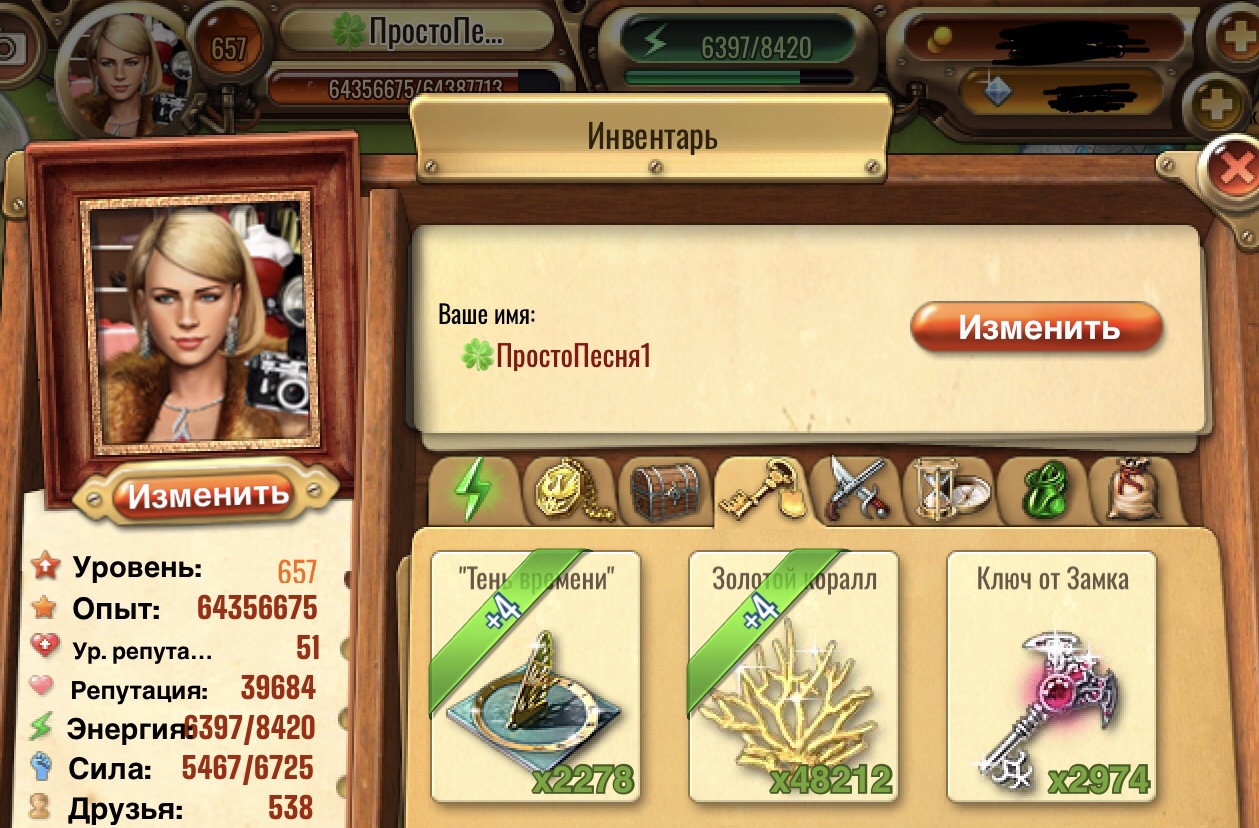Image resolution: width=1259 pixels, height=828 pixels.
Task: Switch to the treasure chest tab
Action: [x=663, y=491]
